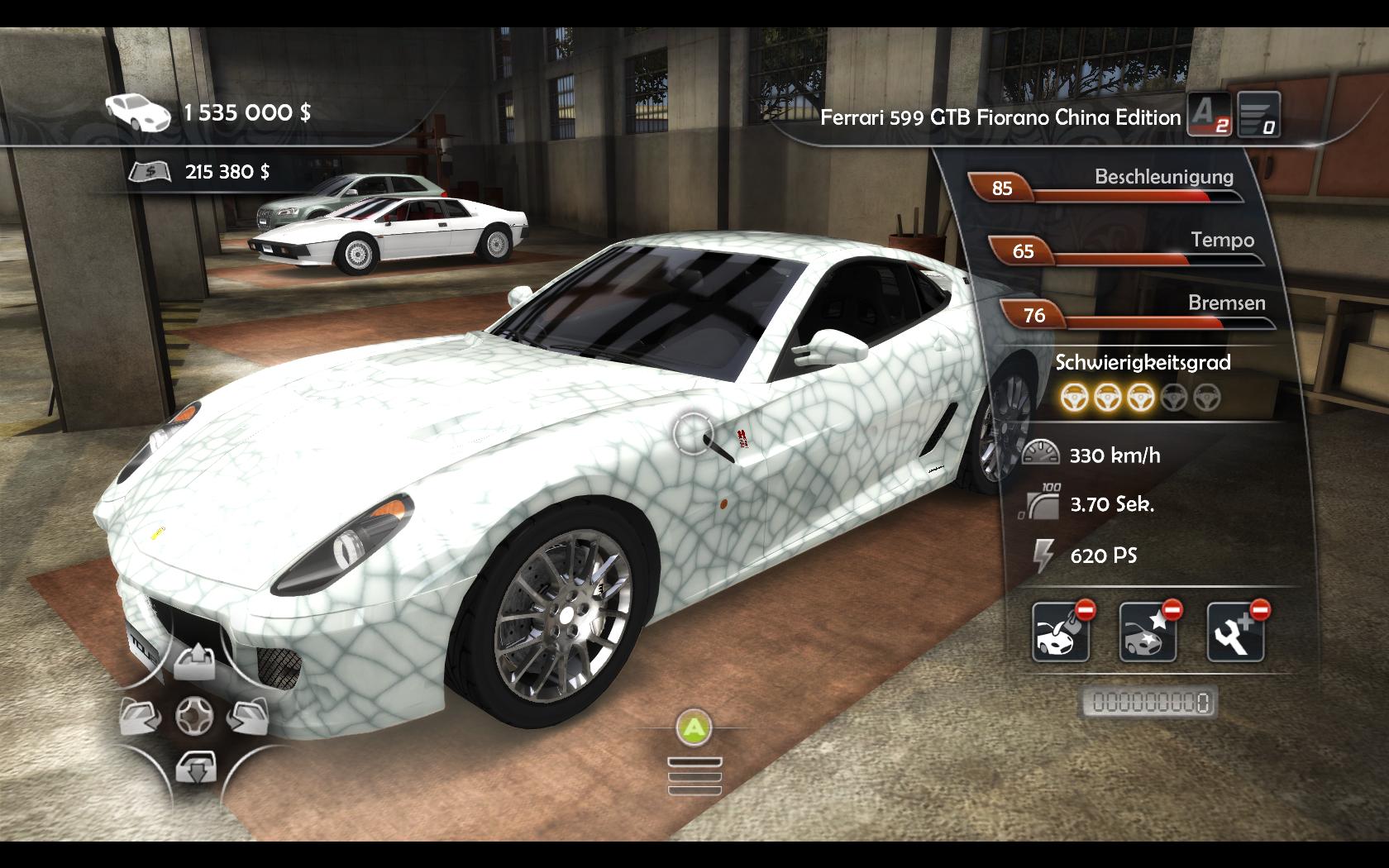1389x868 pixels.
Task: Open the car paint bucket option
Action: coord(1061,633)
